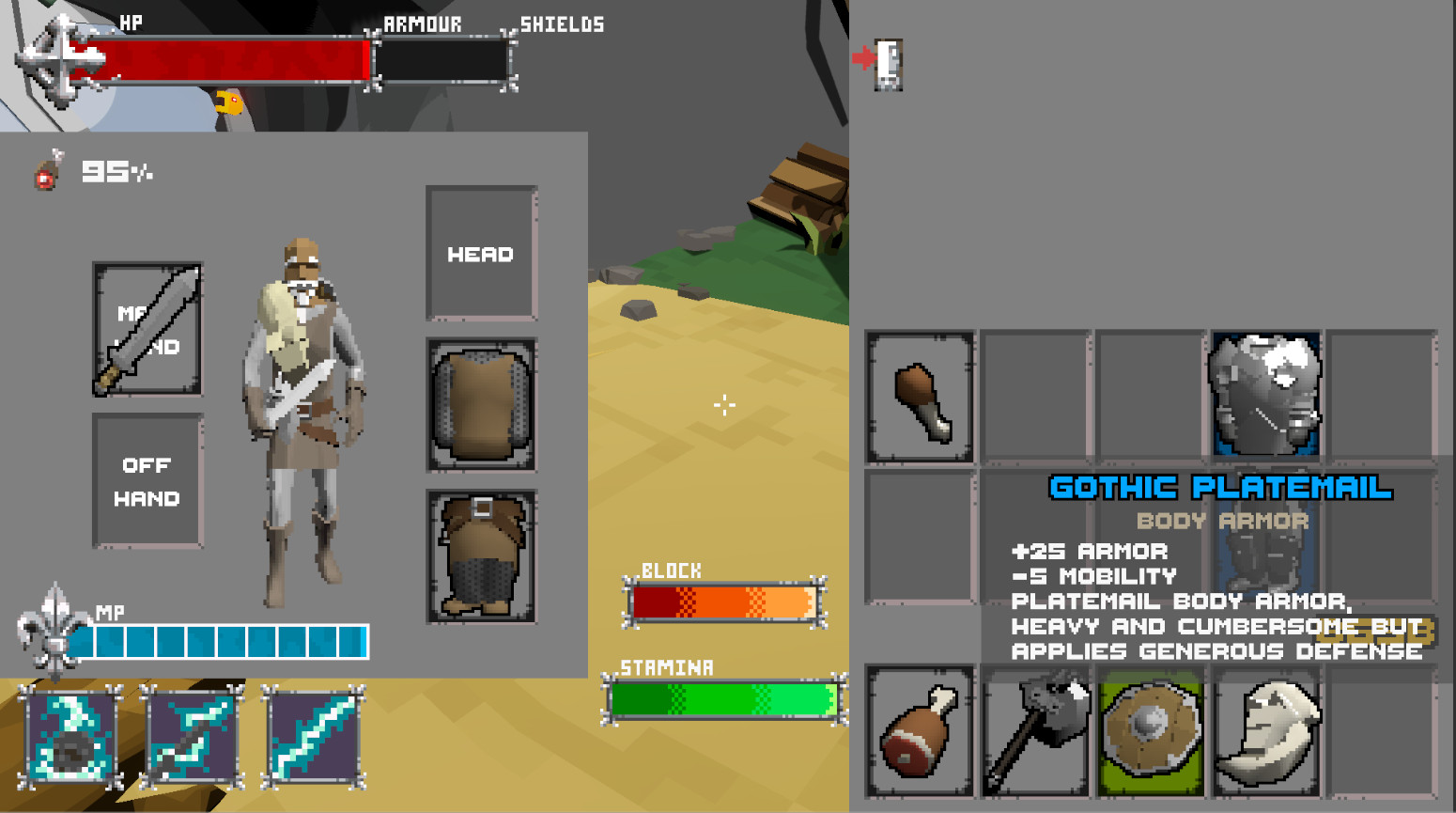Click the sword equipped in the Main Hand slot
The image size is (1456, 813).
pos(147,329)
